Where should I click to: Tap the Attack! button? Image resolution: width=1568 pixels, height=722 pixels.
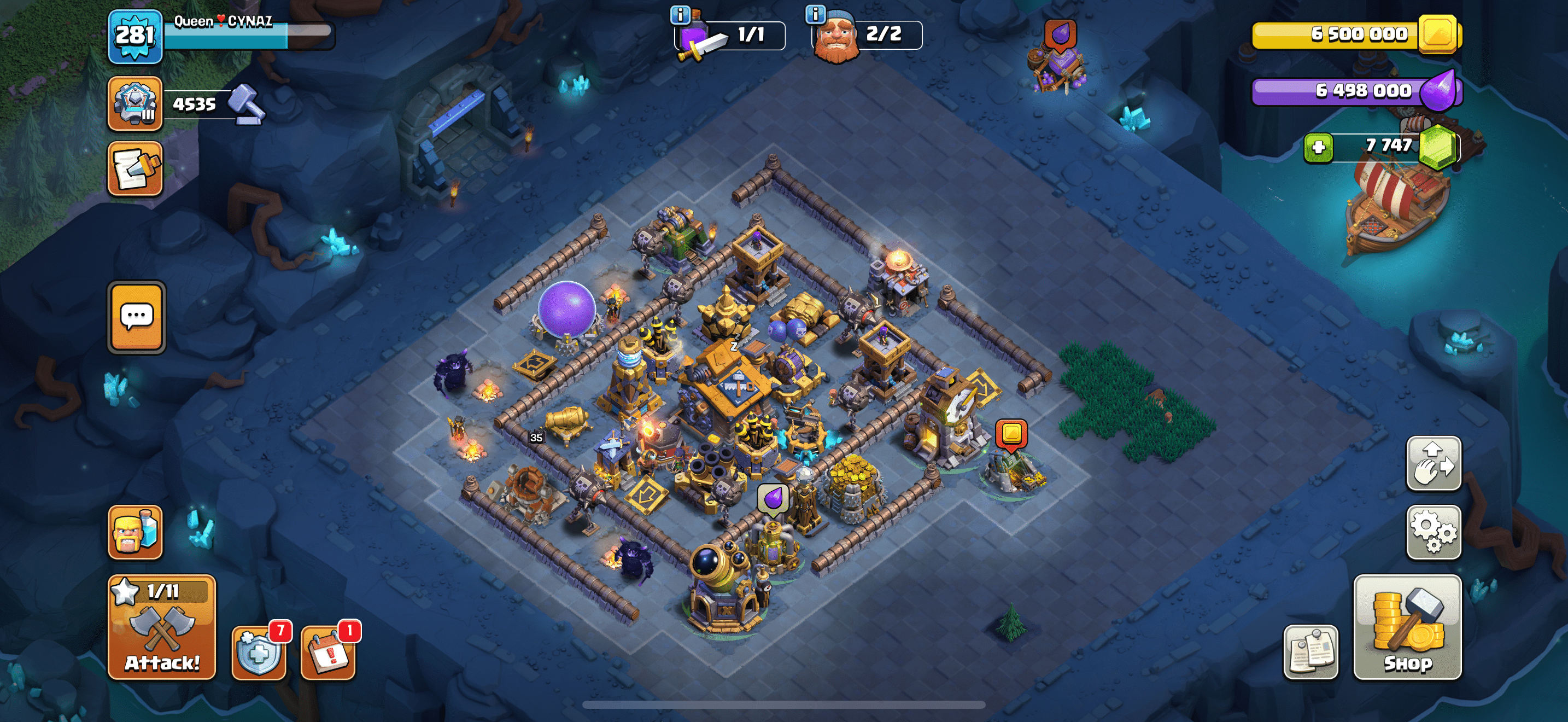pos(161,627)
